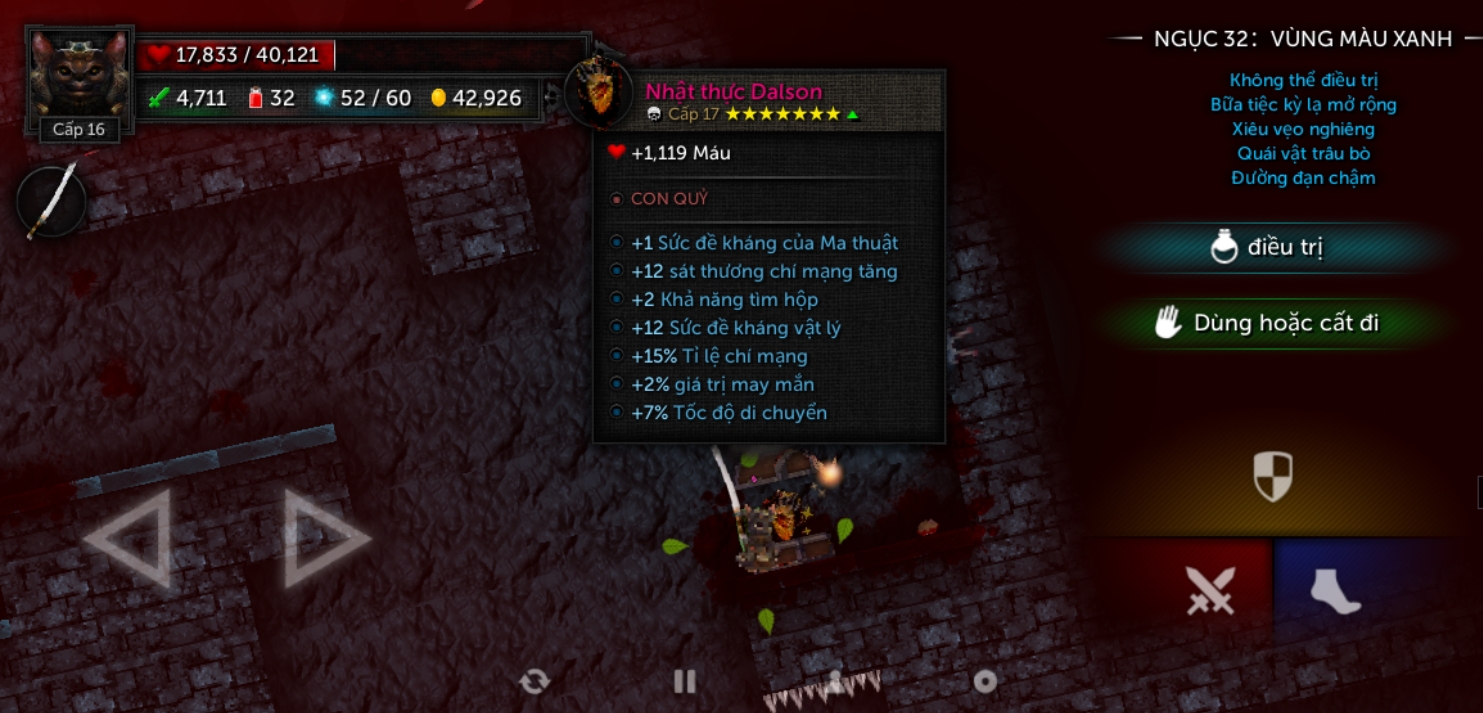
Task: Choose Dùng hoặc cất đi for the item
Action: pos(1268,323)
